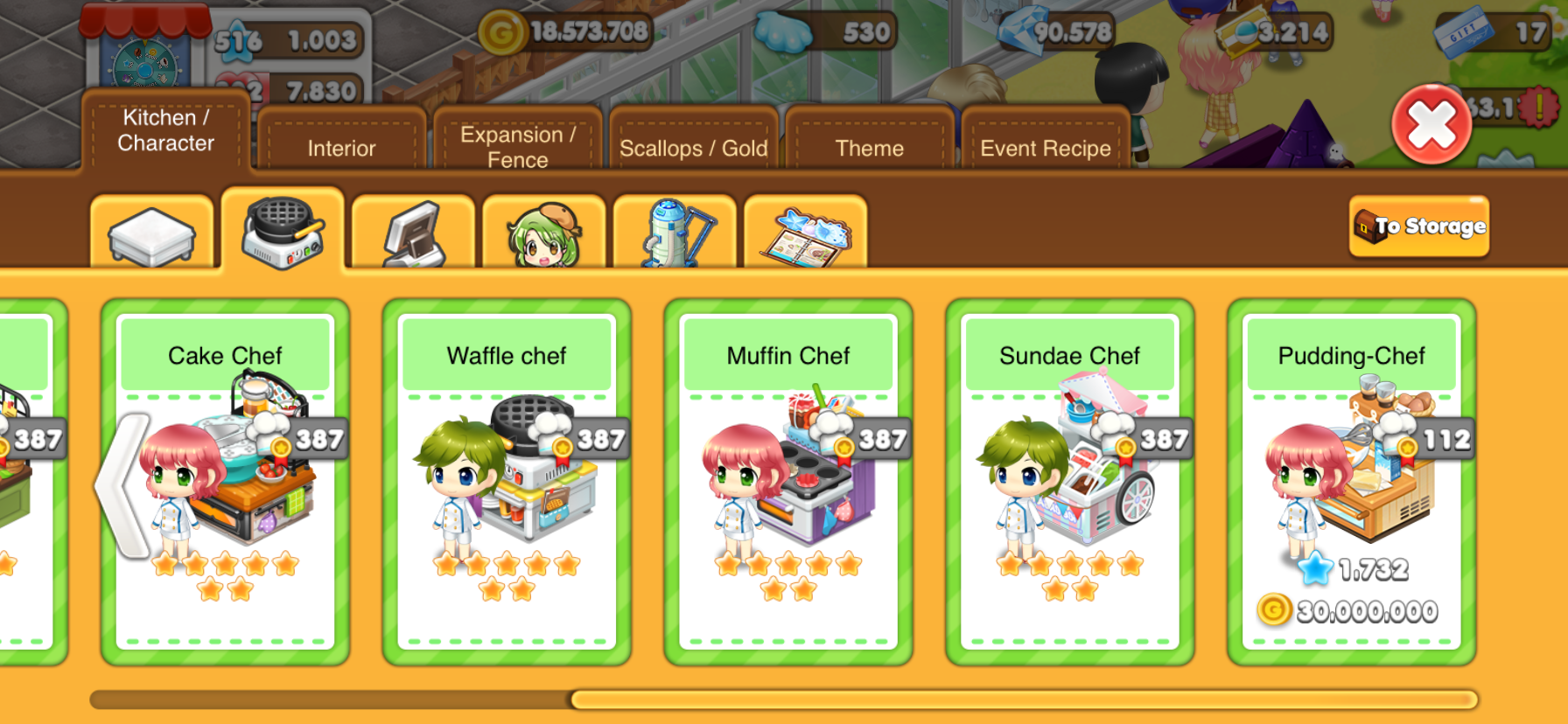Image resolution: width=1568 pixels, height=724 pixels.
Task: Choose the white counter tile category
Action: coord(151,233)
